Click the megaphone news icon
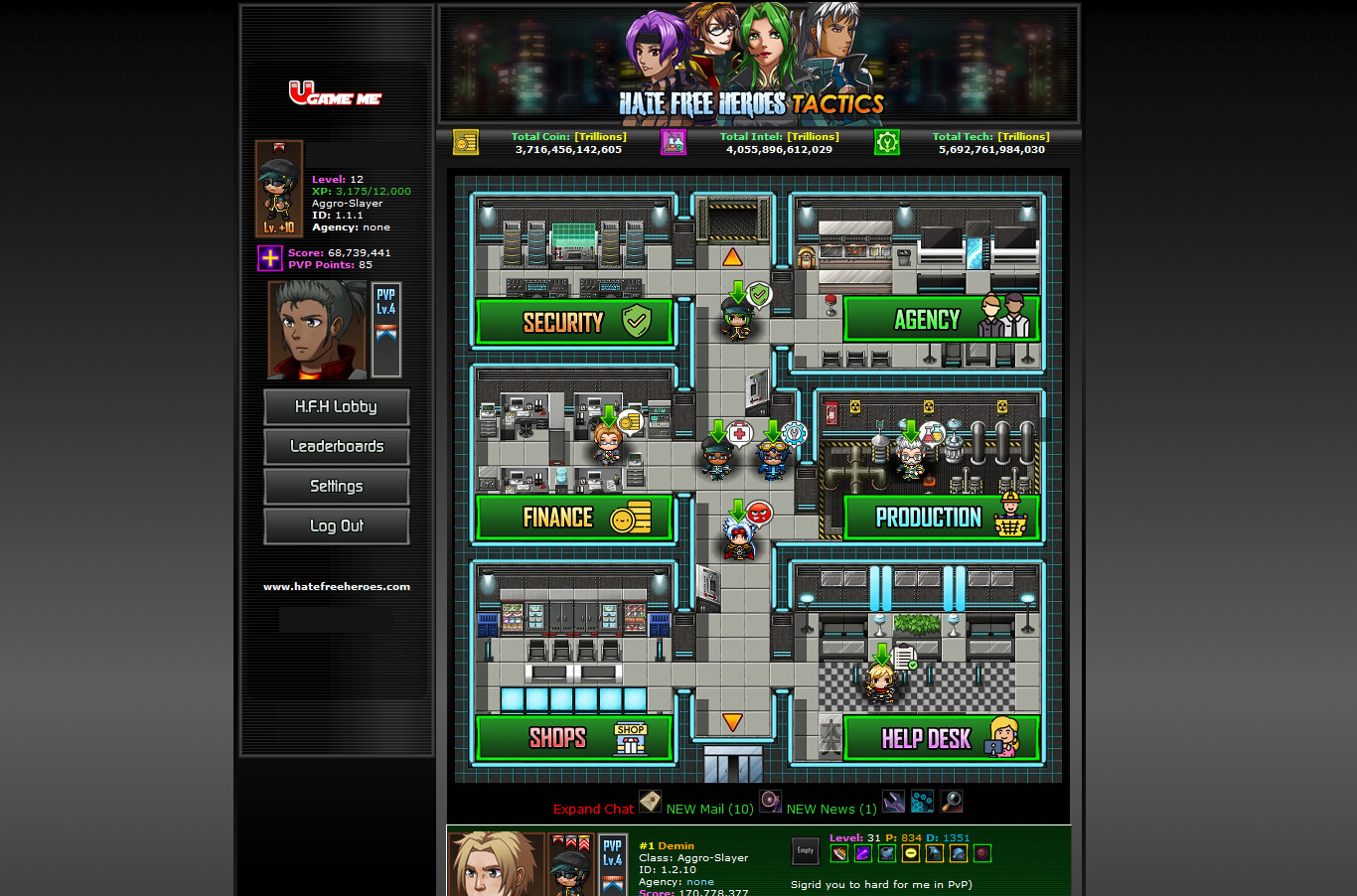This screenshot has width=1357, height=896. coord(770,801)
